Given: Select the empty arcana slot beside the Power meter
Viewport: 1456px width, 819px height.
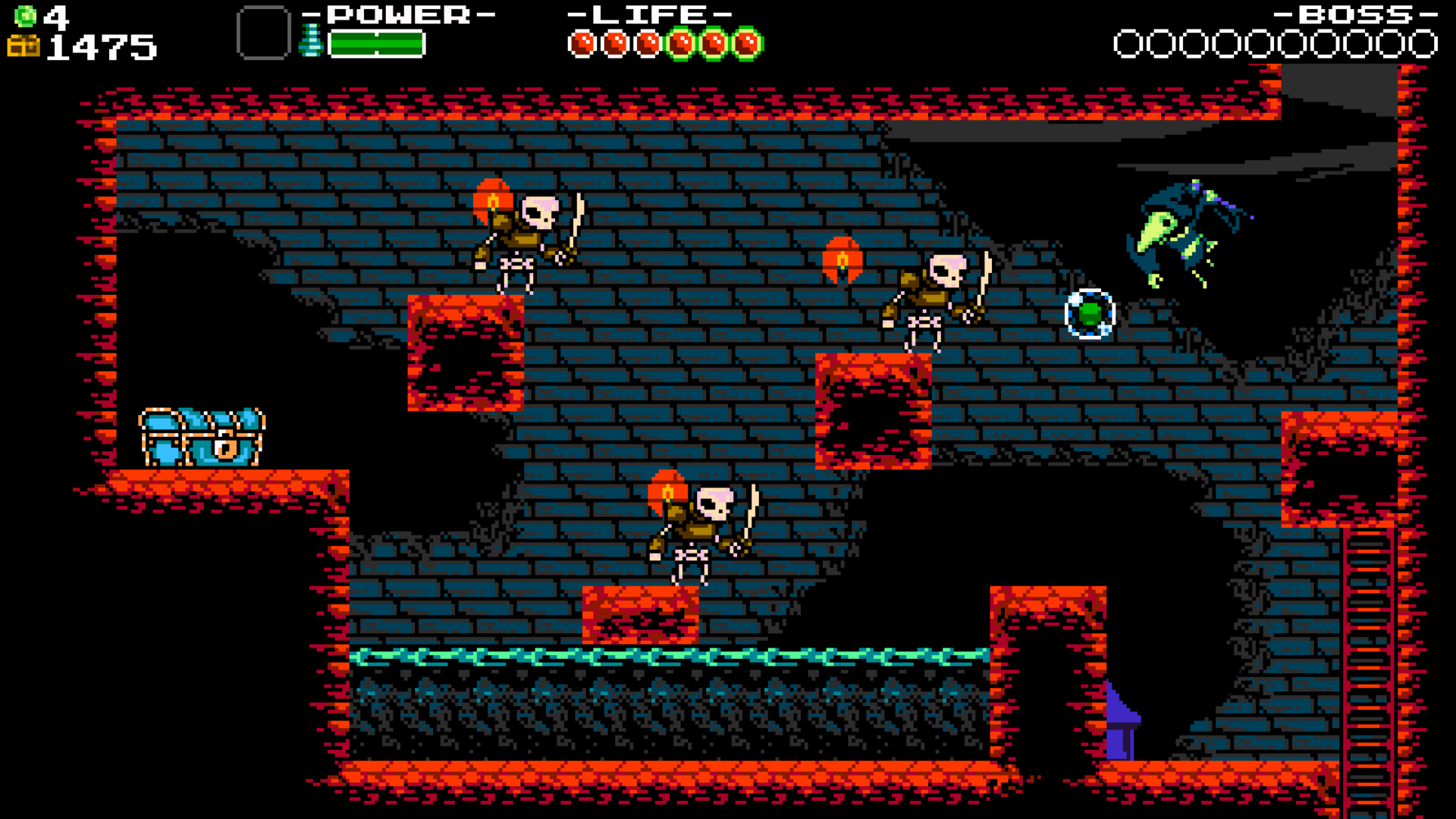Looking at the screenshot, I should (263, 33).
